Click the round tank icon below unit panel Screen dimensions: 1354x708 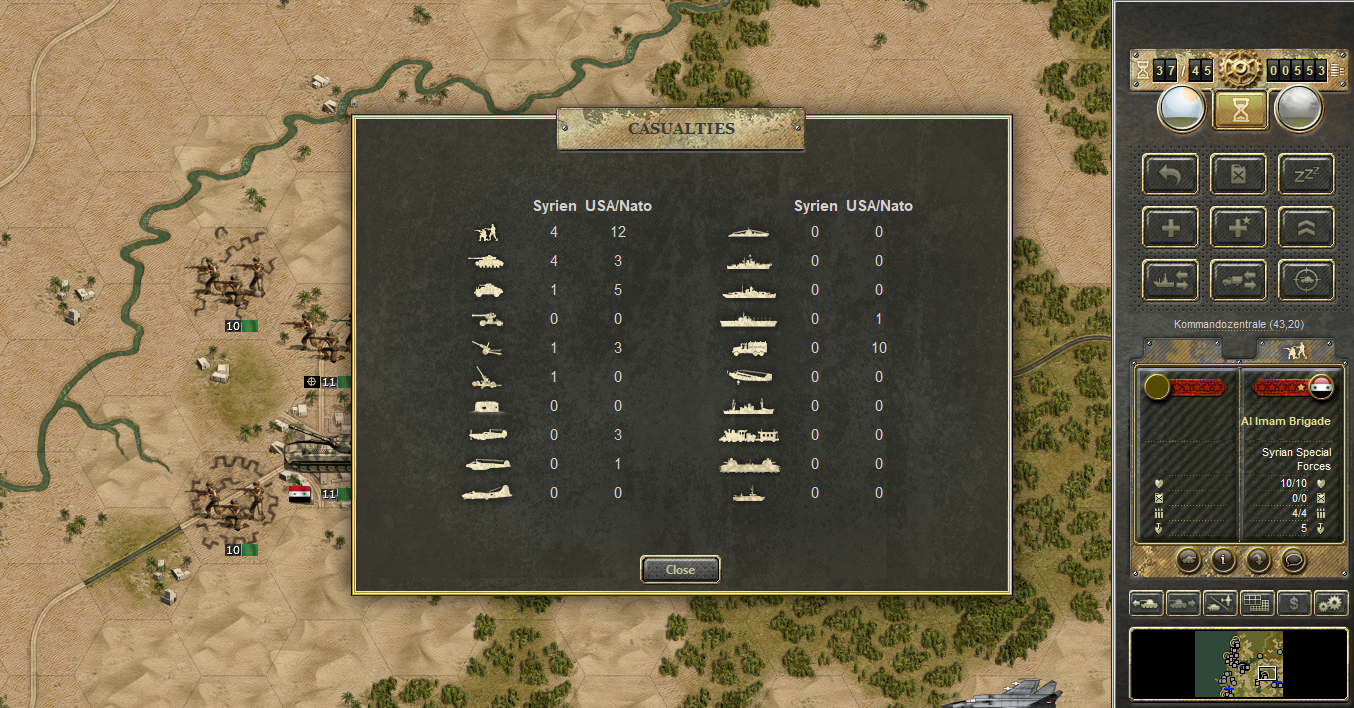(1187, 560)
